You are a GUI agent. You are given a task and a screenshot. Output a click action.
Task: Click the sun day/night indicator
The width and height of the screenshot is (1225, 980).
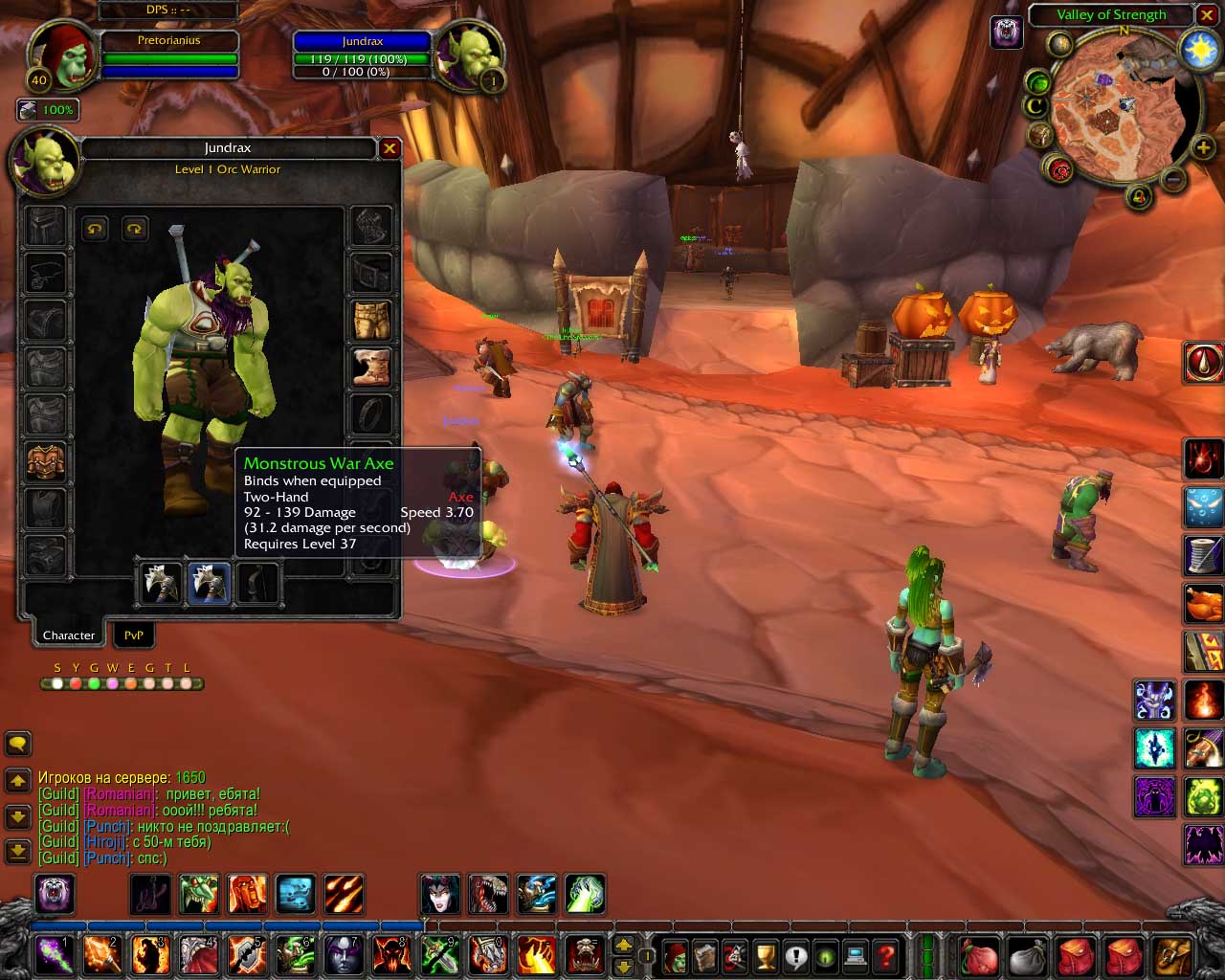tap(1200, 50)
